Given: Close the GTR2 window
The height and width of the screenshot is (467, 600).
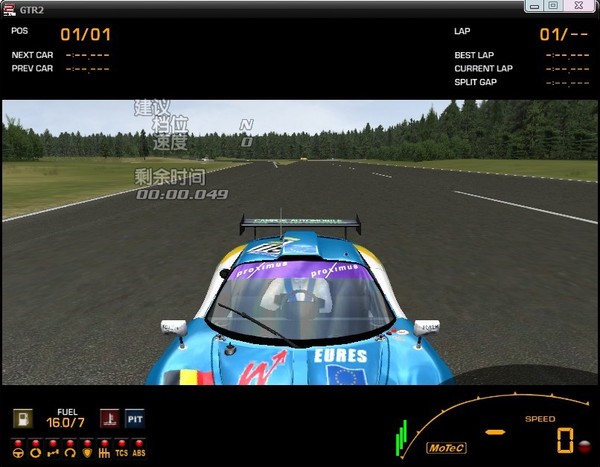Looking at the screenshot, I should point(577,6).
